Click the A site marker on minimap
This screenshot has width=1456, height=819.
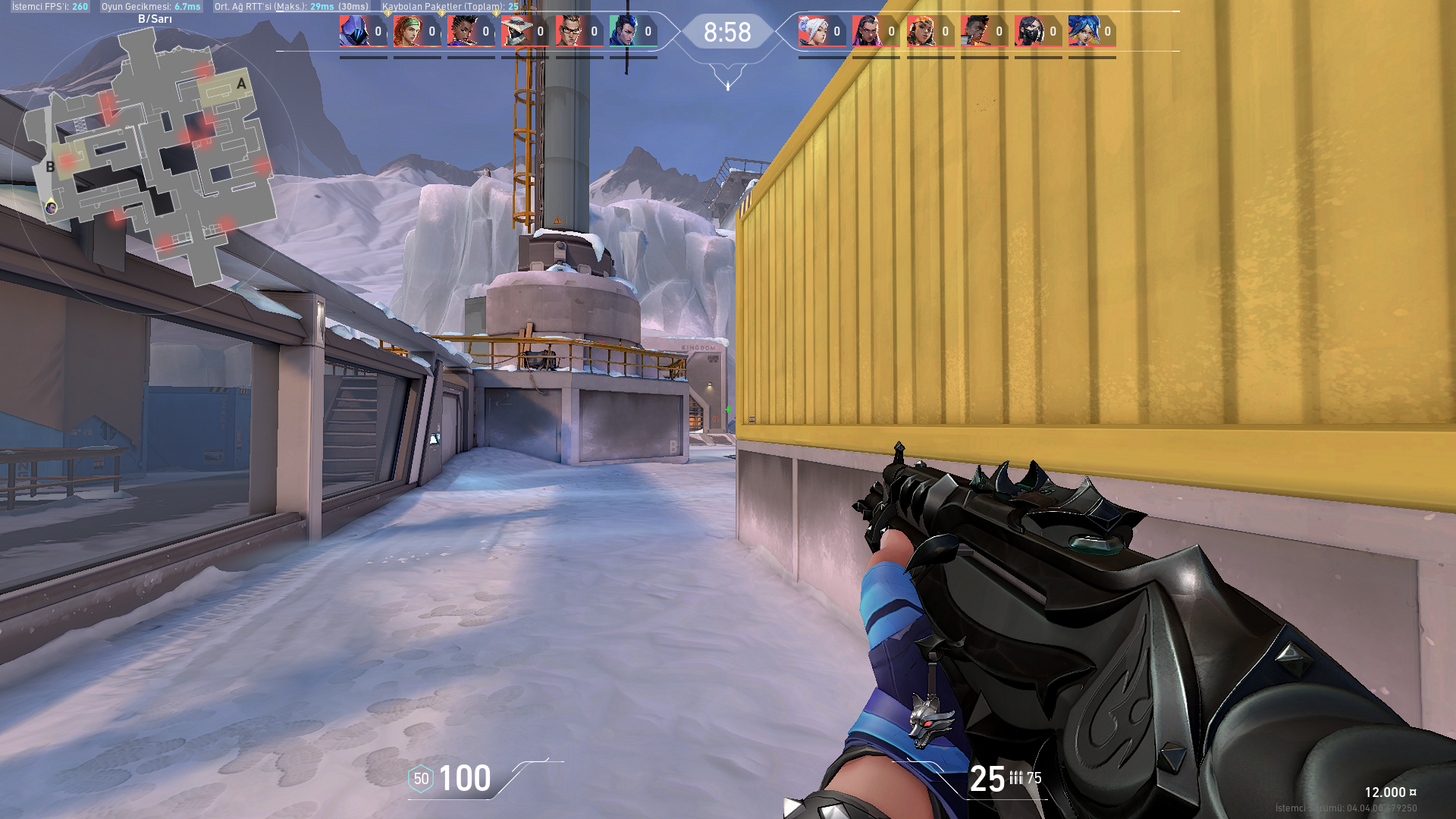[x=241, y=83]
